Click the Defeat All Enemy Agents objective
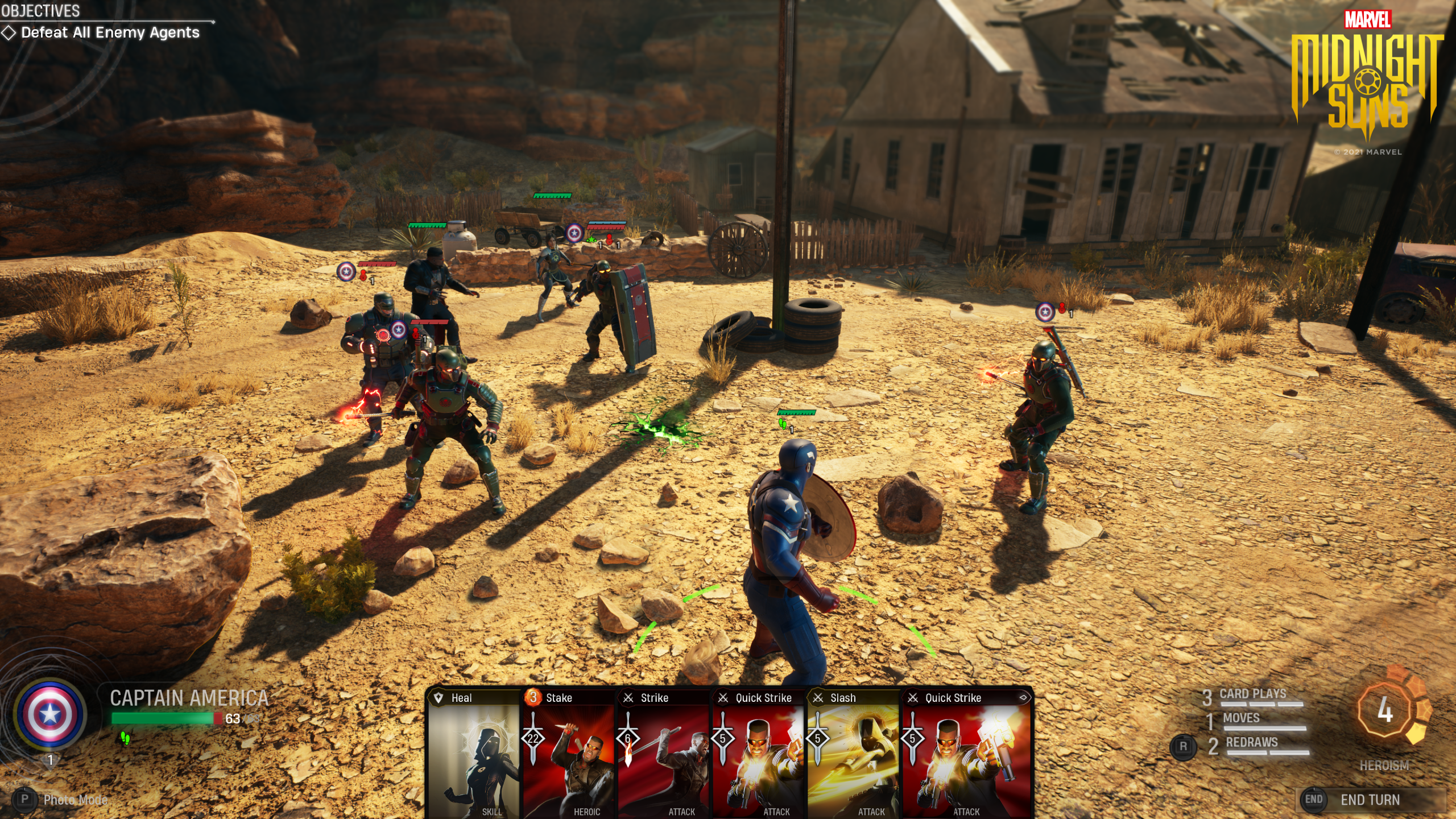1456x819 pixels. pos(110,33)
